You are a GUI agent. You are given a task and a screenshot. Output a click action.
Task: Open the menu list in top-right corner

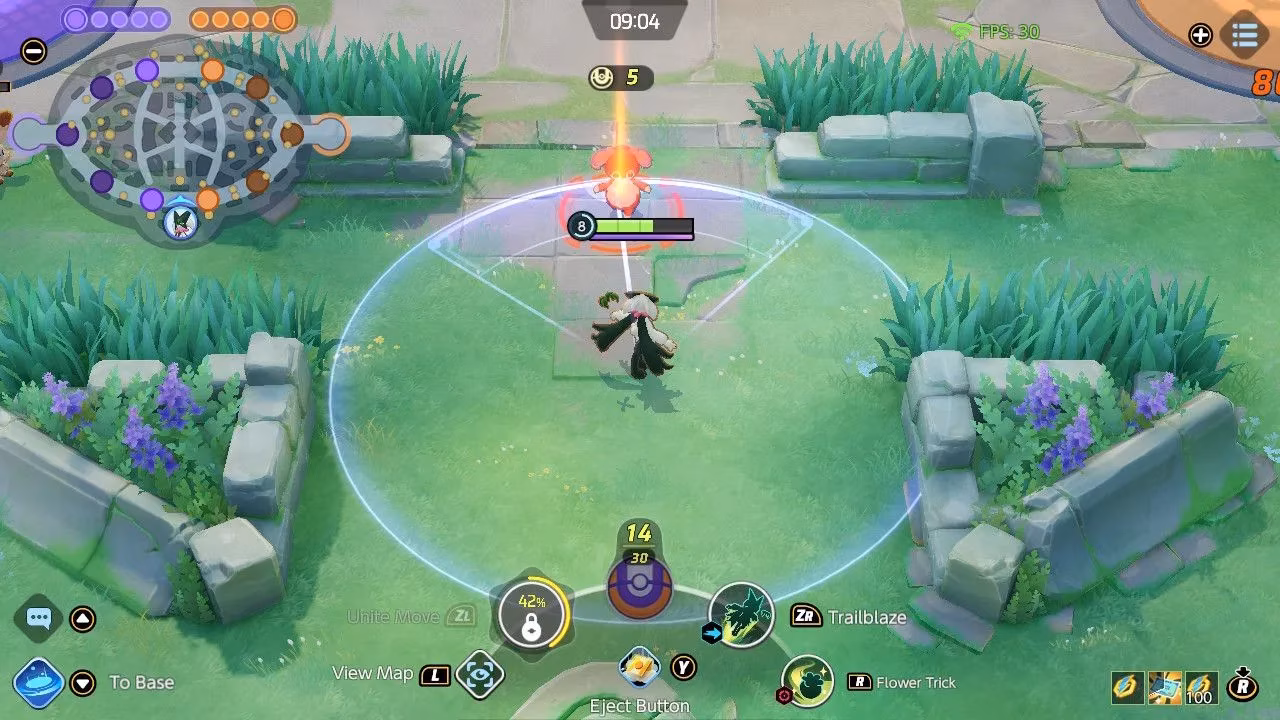1244,35
